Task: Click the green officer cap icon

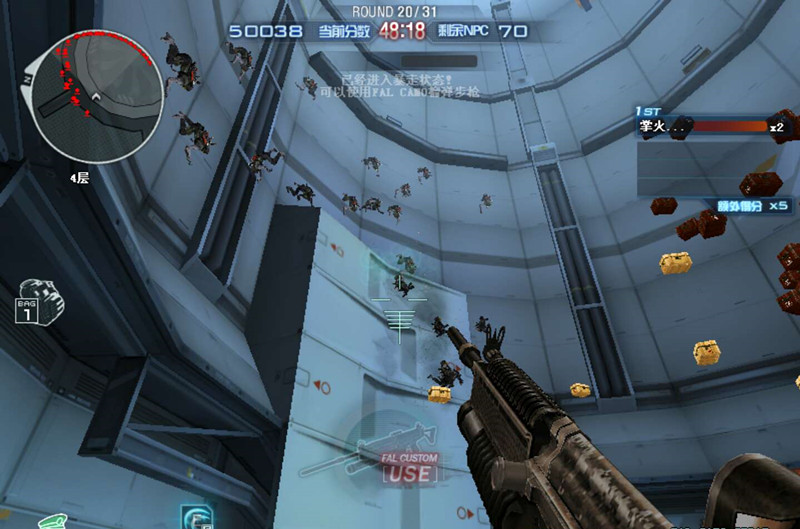Action: 52,521
